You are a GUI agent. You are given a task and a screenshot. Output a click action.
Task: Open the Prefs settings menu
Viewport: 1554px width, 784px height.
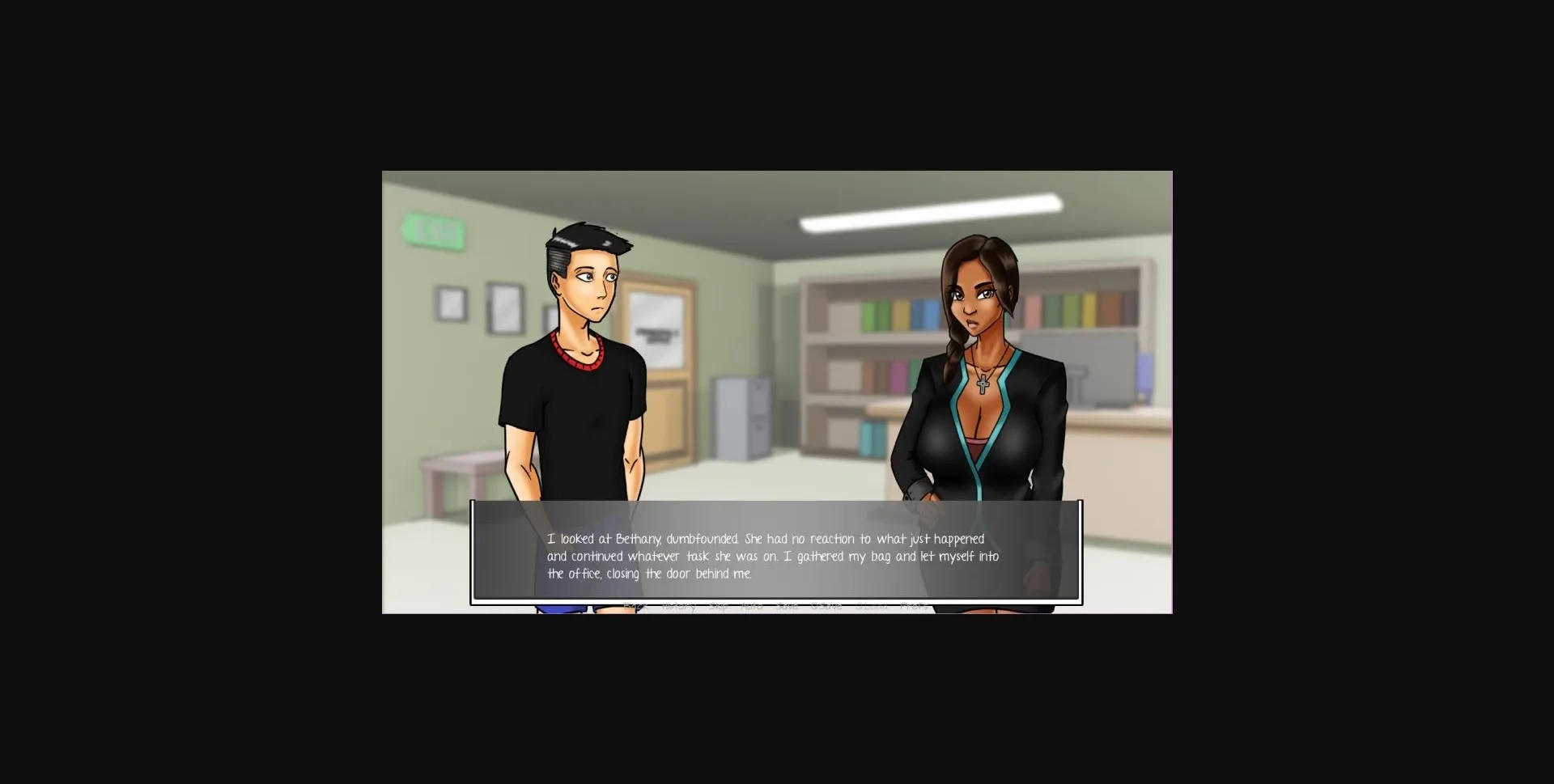click(915, 606)
